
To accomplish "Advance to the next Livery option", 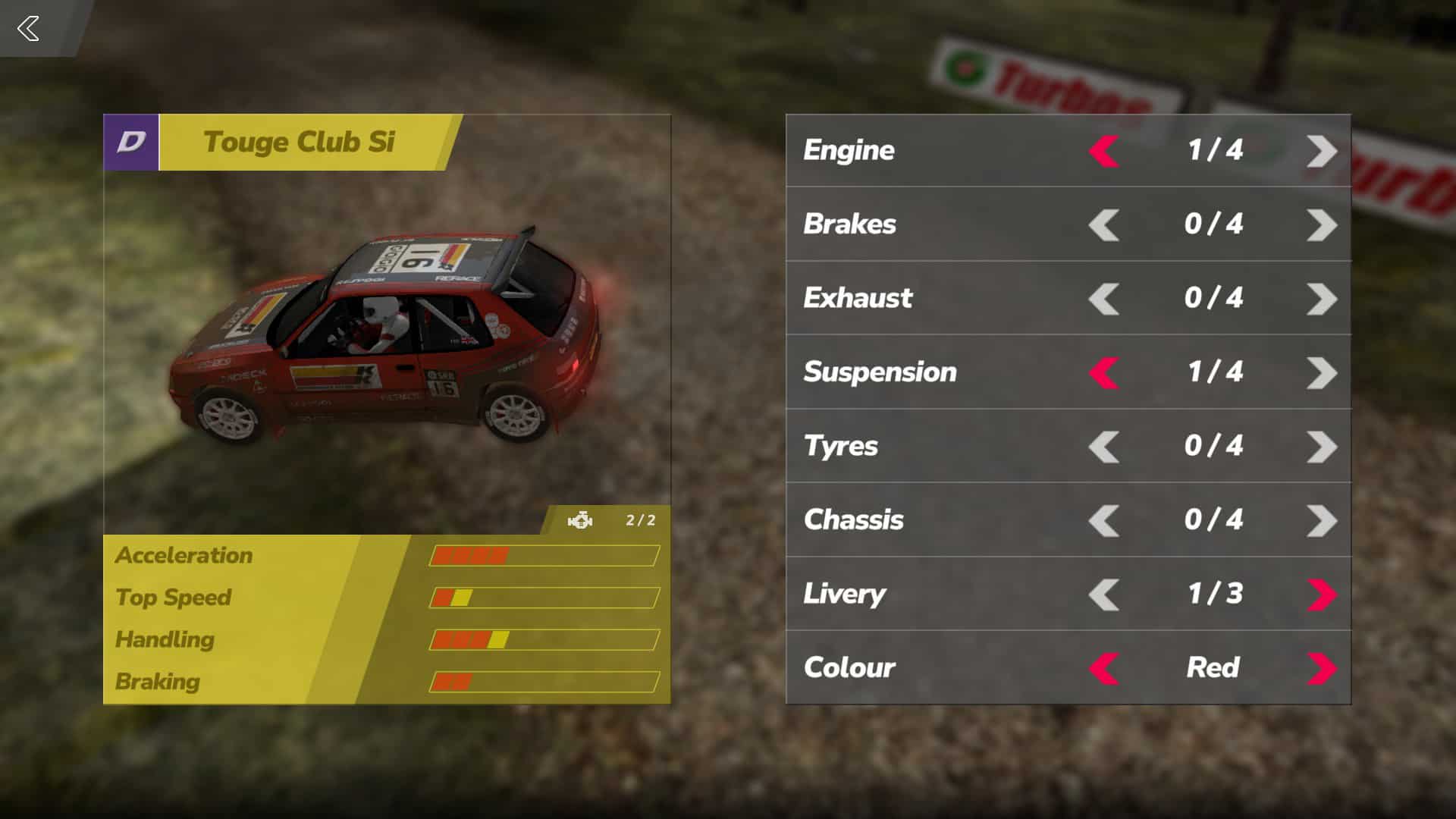I will (1323, 595).
